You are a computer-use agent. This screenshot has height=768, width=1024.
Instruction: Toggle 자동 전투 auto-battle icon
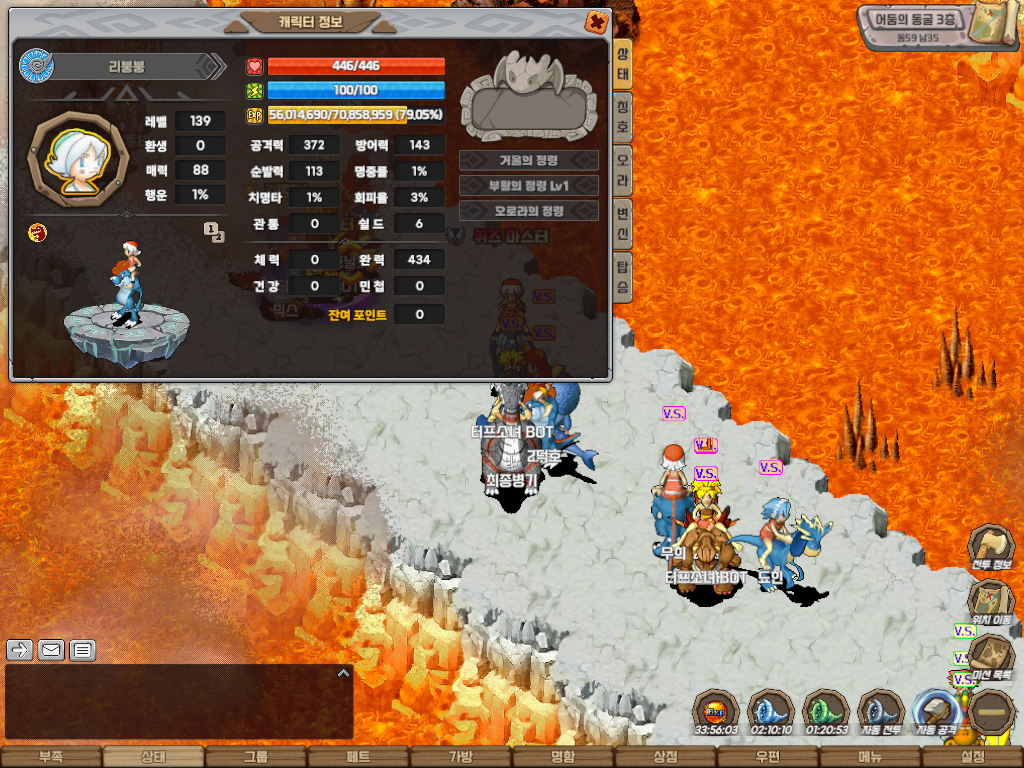[881, 713]
